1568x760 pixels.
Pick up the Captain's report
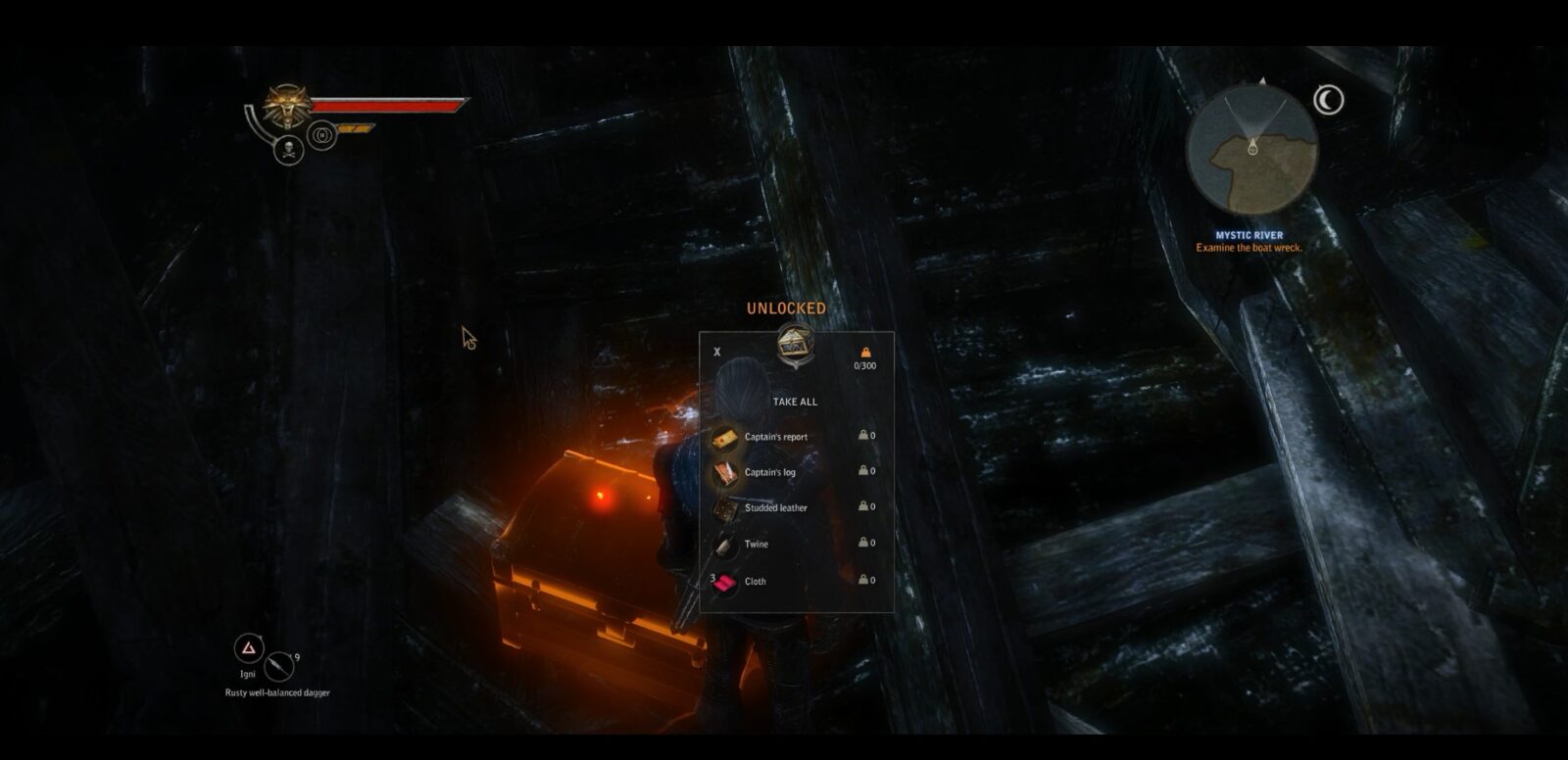coord(775,437)
